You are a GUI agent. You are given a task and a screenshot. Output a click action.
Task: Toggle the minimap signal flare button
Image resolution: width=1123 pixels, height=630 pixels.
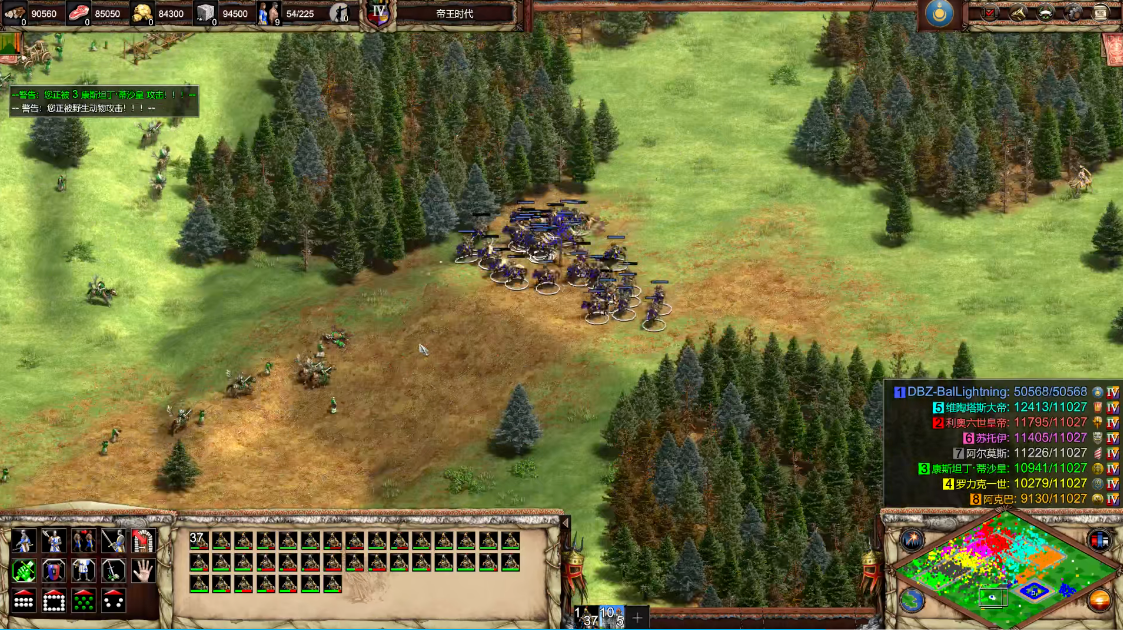coord(911,539)
